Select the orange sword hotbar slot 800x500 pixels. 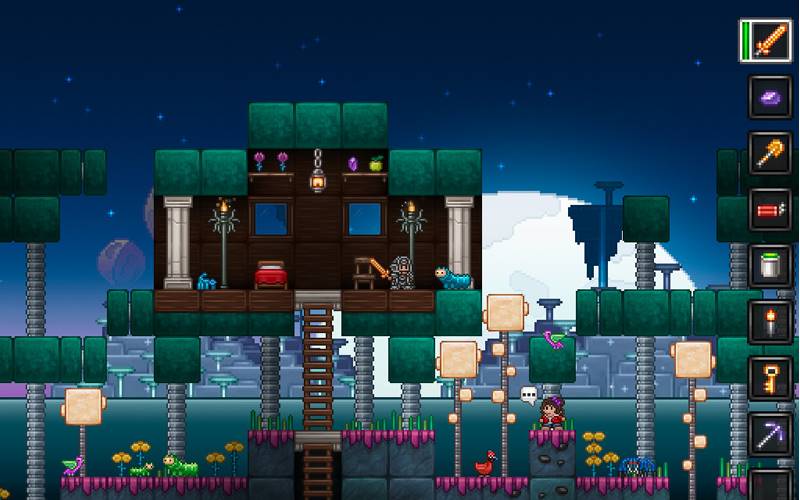click(771, 41)
